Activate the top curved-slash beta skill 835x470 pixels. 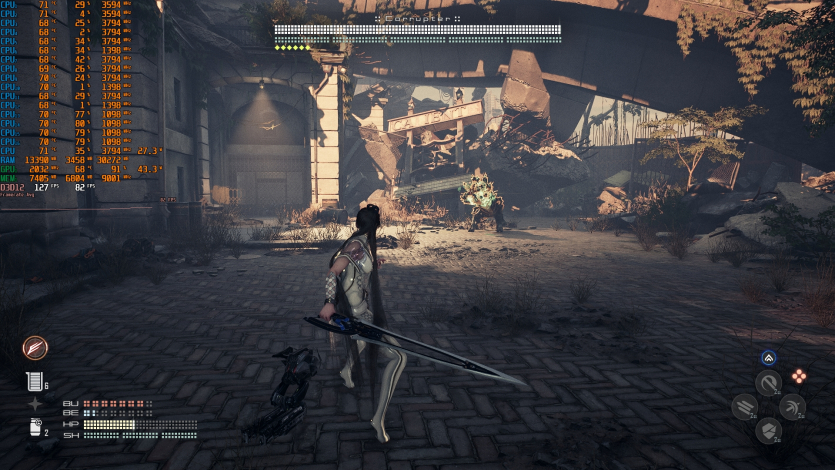tap(768, 383)
